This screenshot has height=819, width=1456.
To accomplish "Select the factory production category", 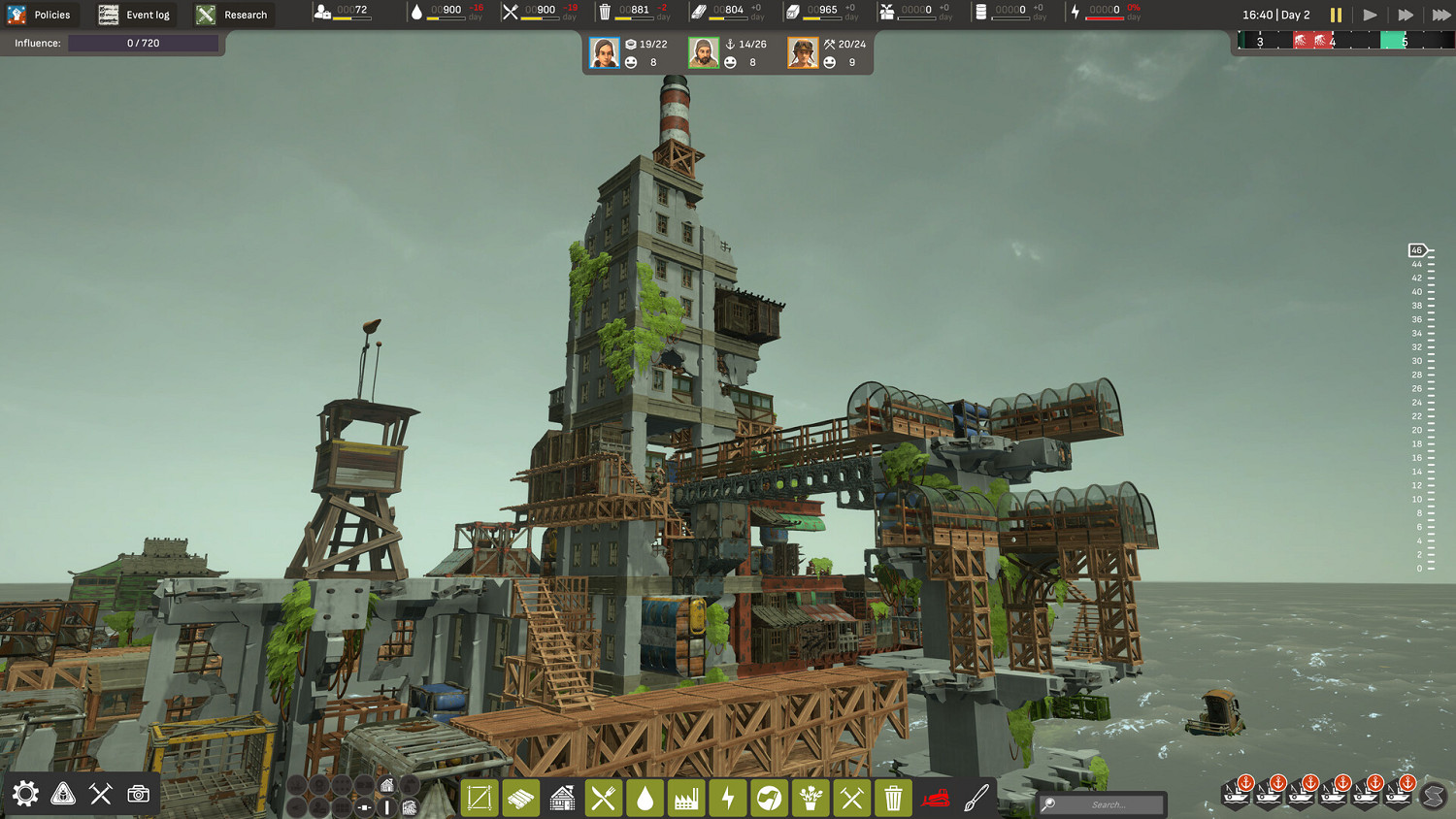I will (686, 798).
